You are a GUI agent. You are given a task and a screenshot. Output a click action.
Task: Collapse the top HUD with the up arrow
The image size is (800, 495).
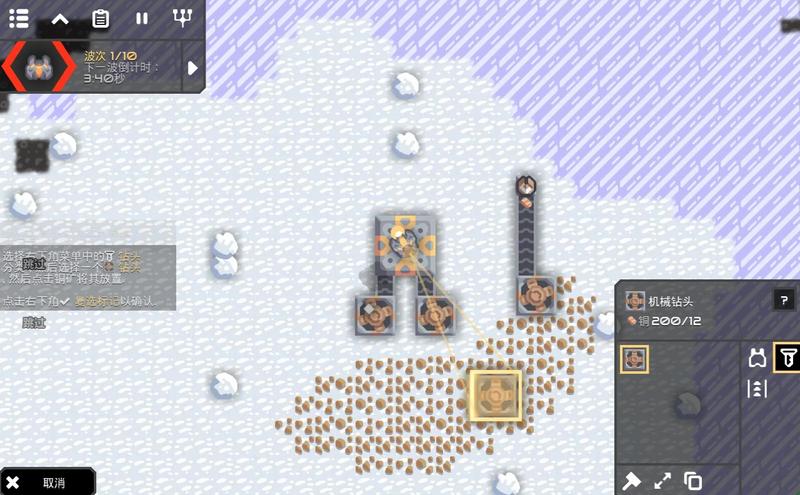(60, 18)
